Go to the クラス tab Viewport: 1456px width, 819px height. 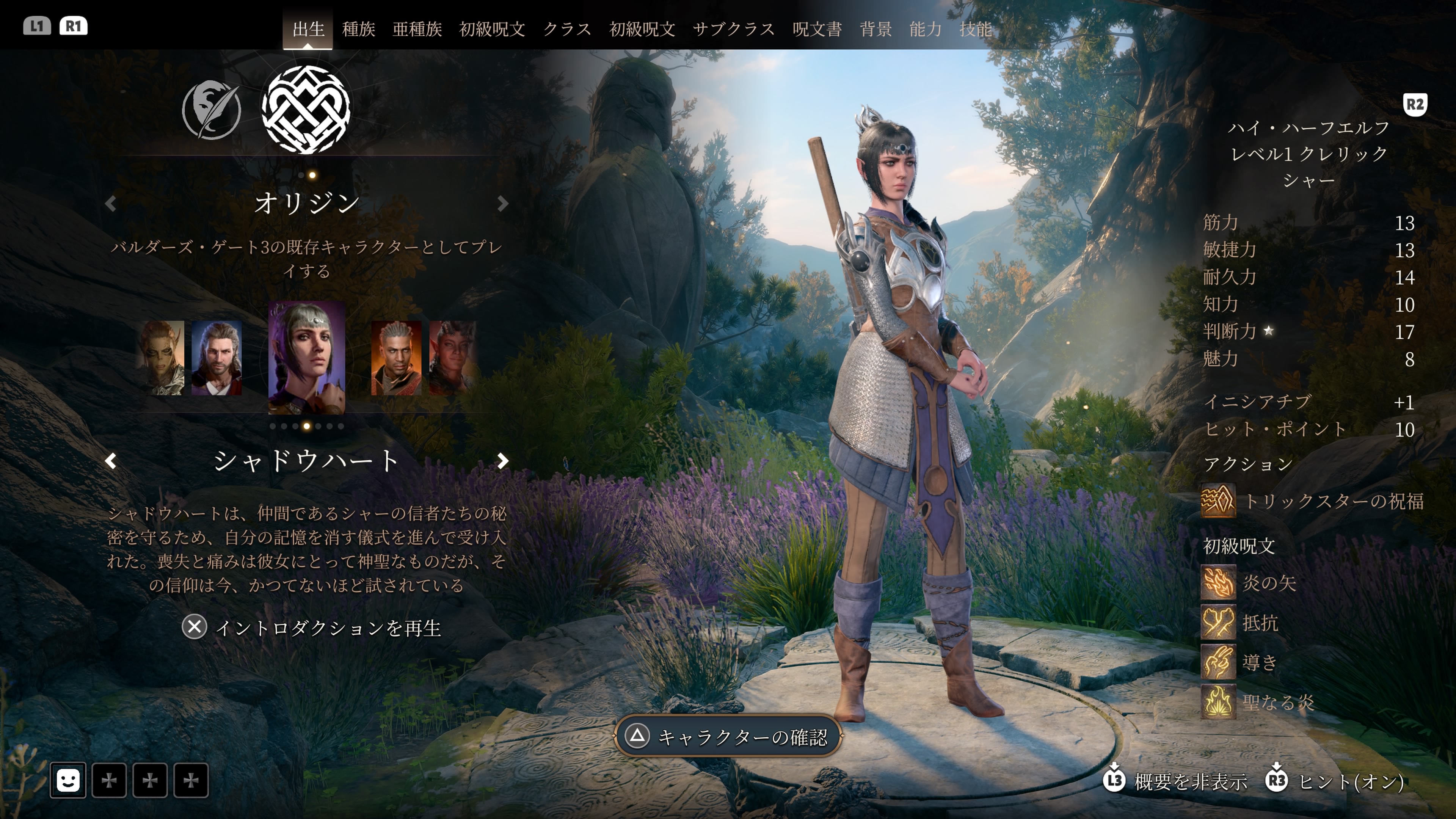tap(567, 29)
